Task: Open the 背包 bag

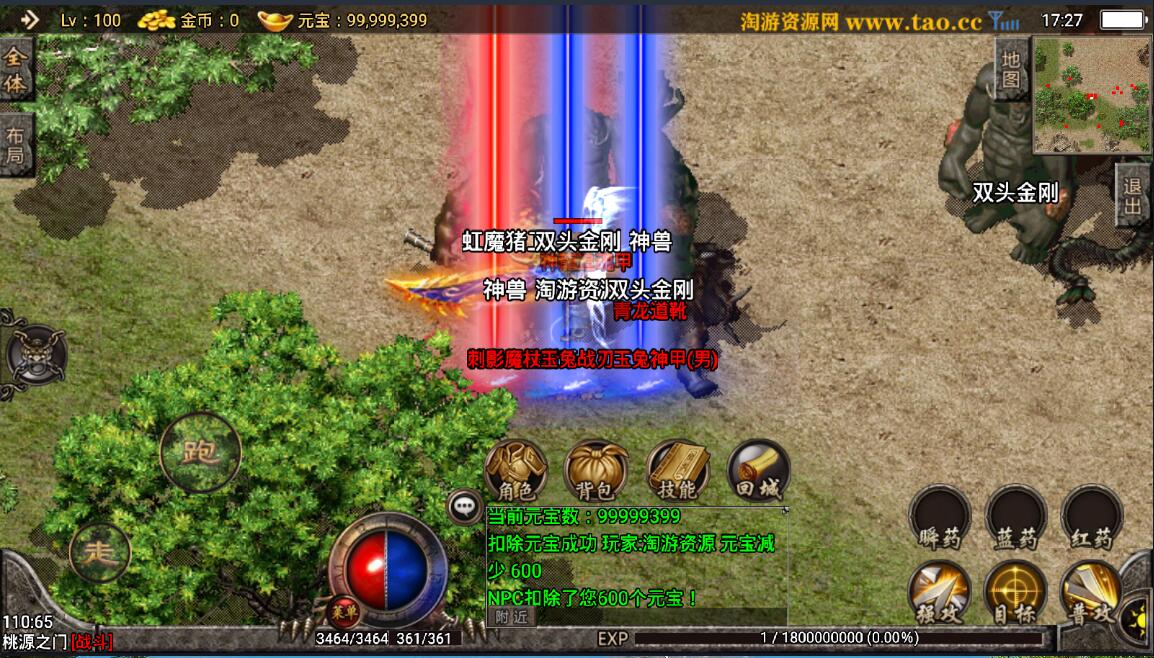Action: tap(596, 470)
